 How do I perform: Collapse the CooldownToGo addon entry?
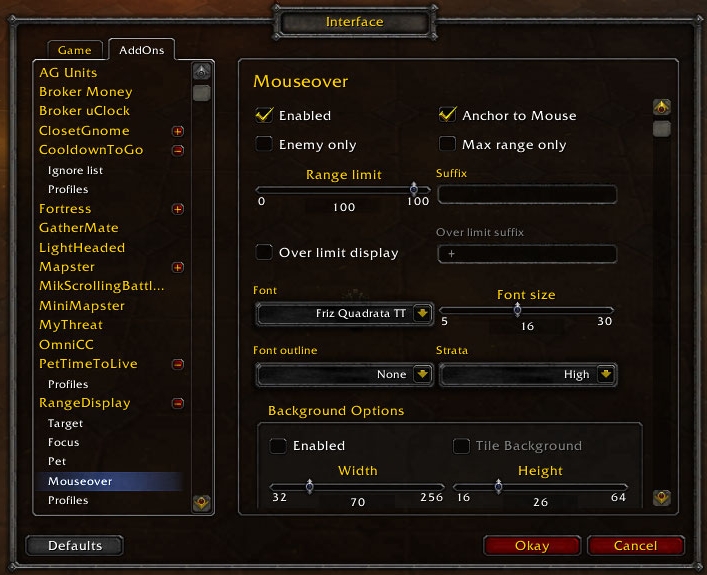178,150
